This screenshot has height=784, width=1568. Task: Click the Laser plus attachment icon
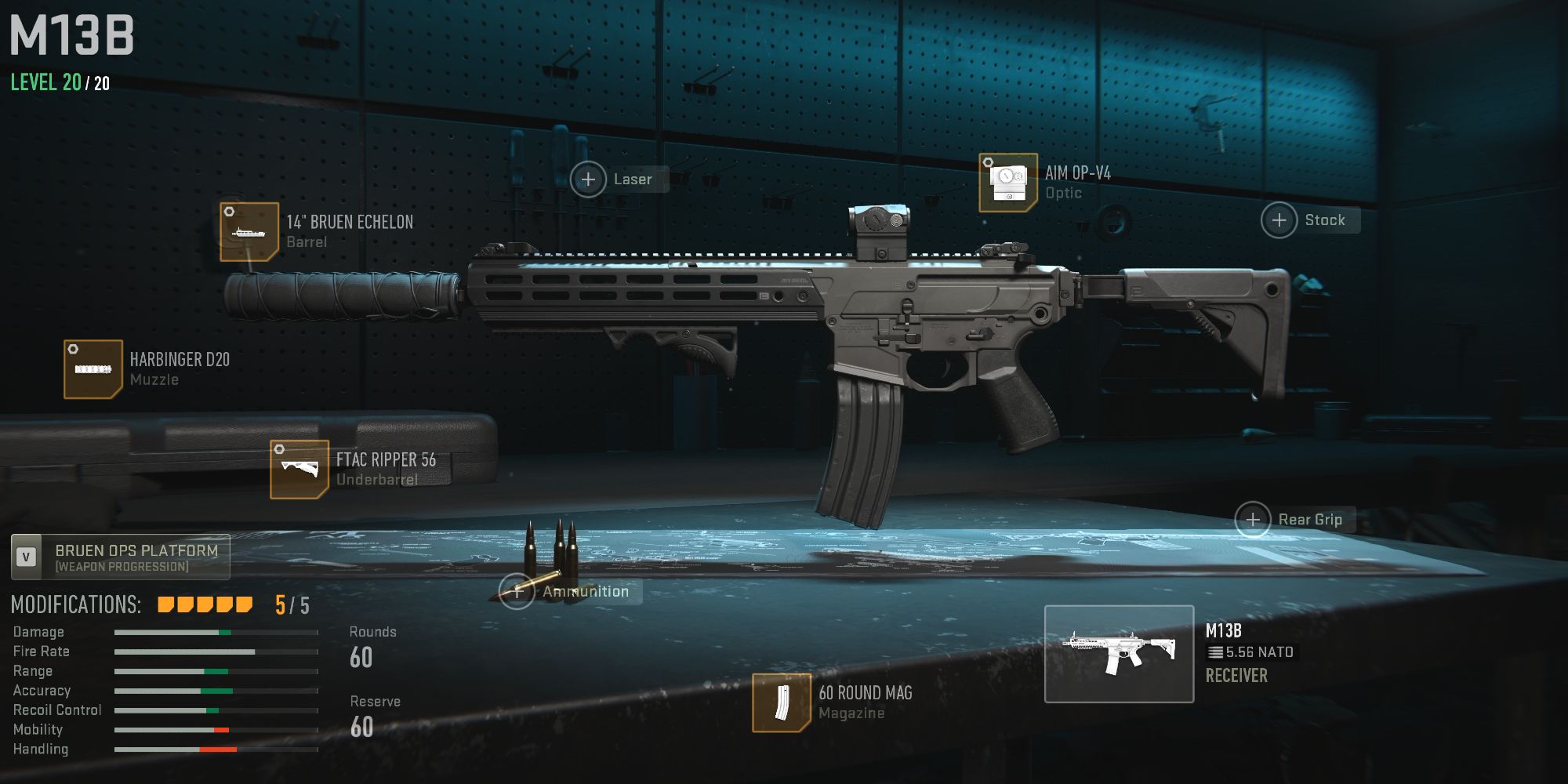tap(588, 179)
